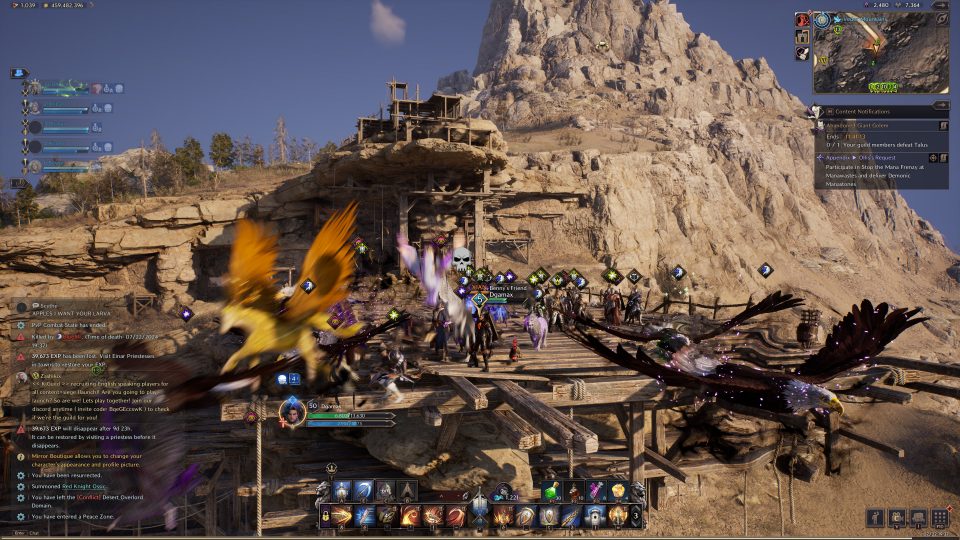Click the red PvP status icon by minimap

[x=802, y=20]
